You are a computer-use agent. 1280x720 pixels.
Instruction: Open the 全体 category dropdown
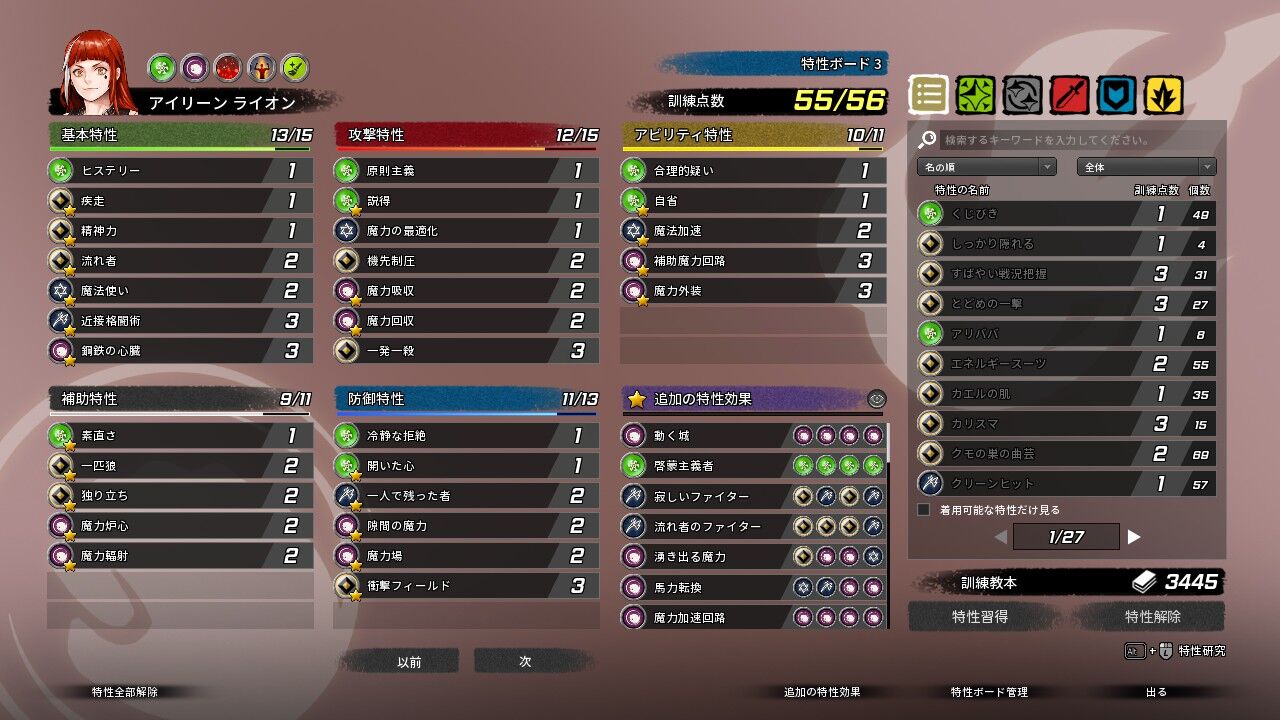click(1146, 167)
